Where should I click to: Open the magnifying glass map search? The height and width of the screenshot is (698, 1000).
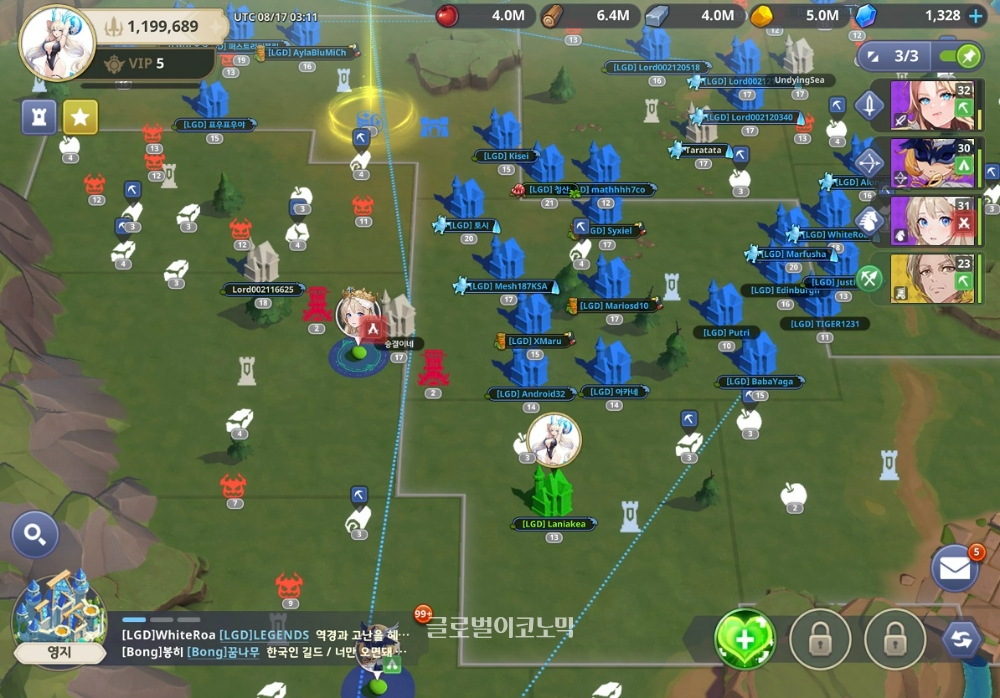click(35, 536)
